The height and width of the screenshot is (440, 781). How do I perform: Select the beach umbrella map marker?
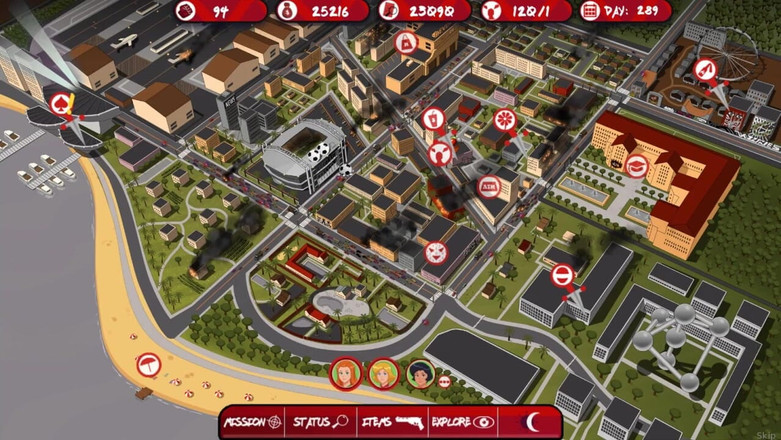click(x=148, y=364)
